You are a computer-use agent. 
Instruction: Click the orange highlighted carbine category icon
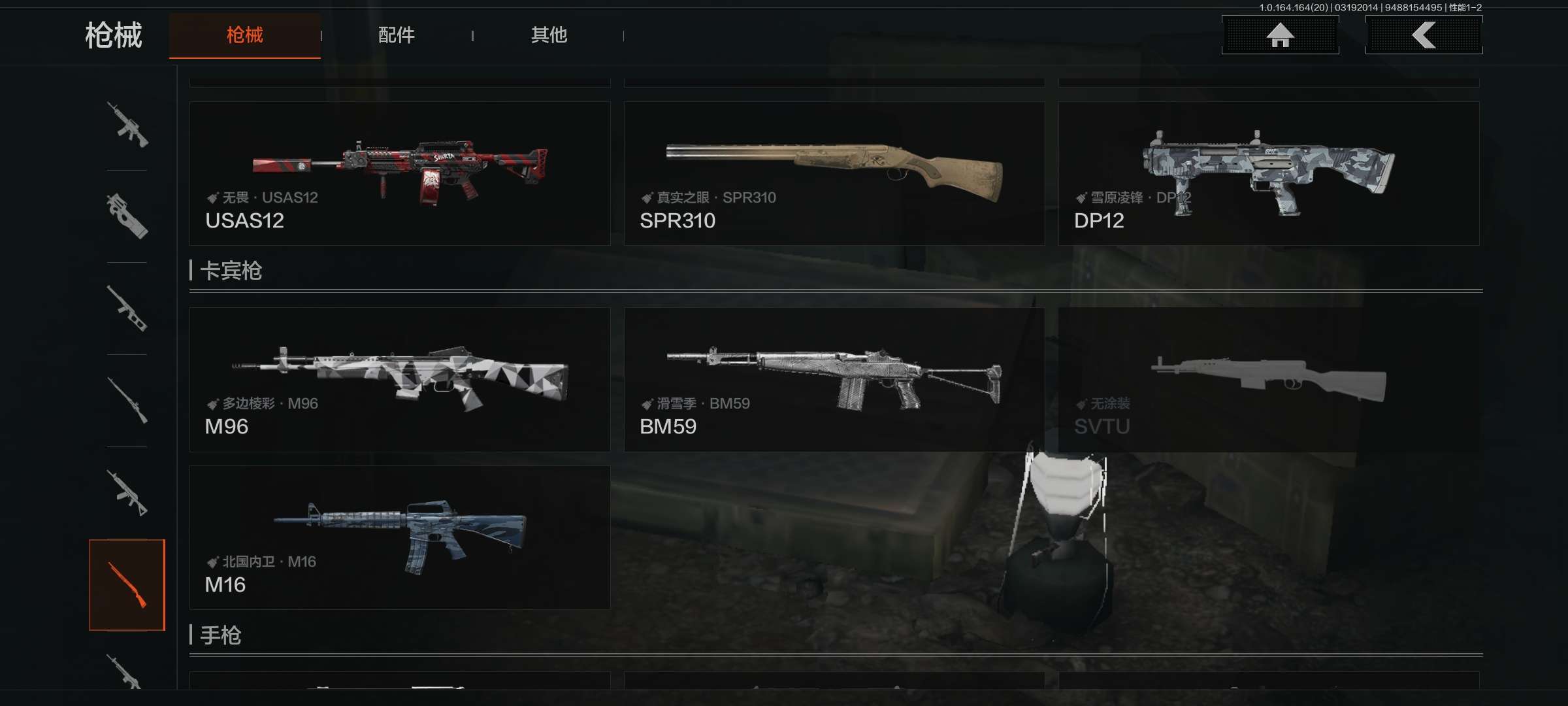coord(127,585)
